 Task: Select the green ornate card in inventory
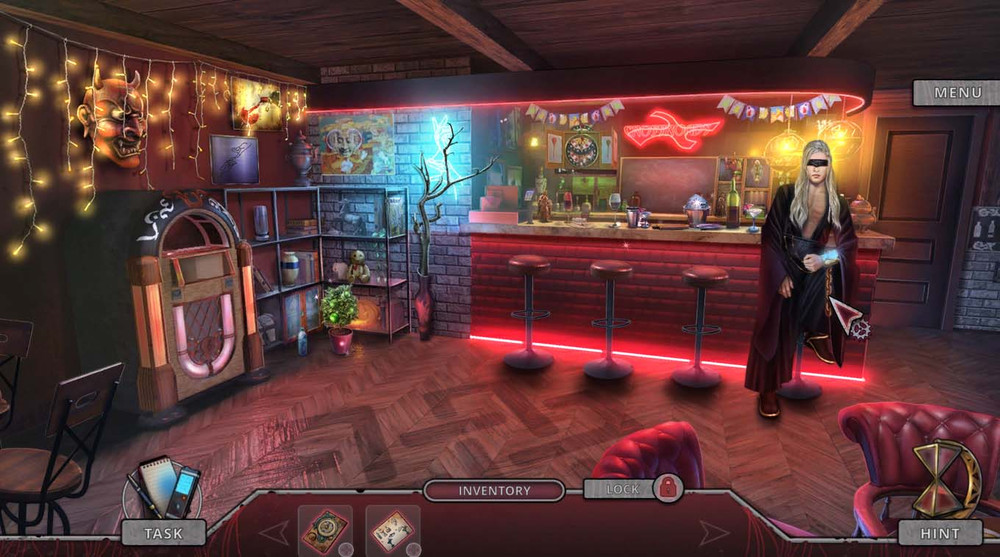click(325, 531)
